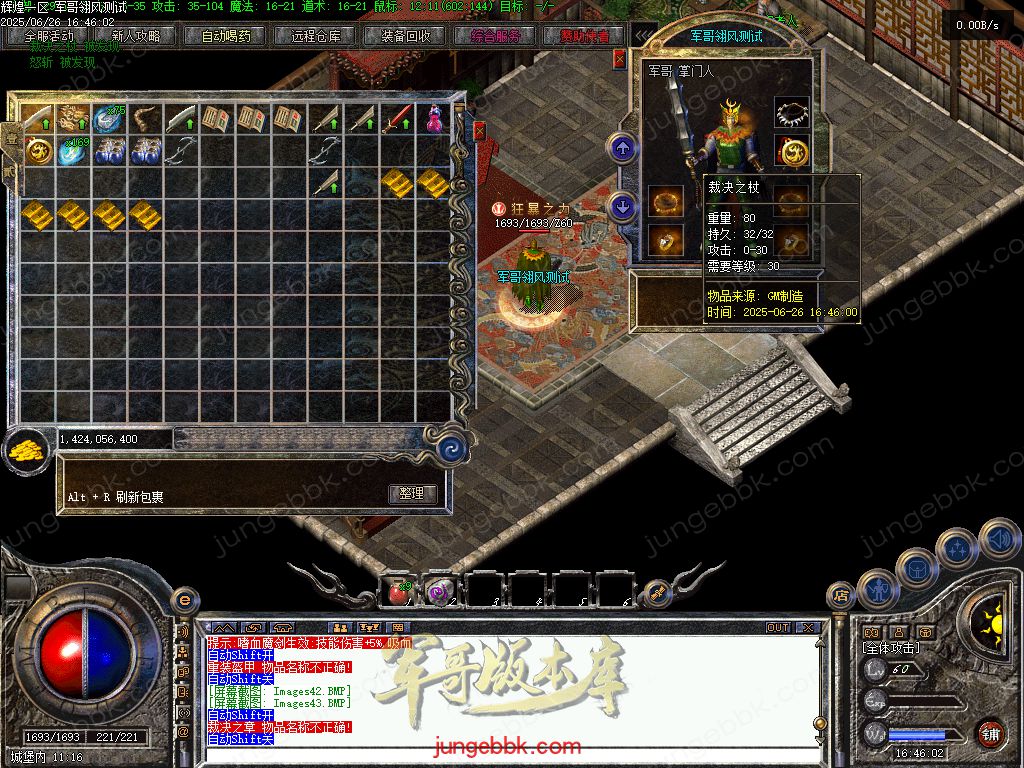The width and height of the screenshot is (1024, 768).
Task: Open the 新人攻略 newbie guide
Action: point(136,36)
